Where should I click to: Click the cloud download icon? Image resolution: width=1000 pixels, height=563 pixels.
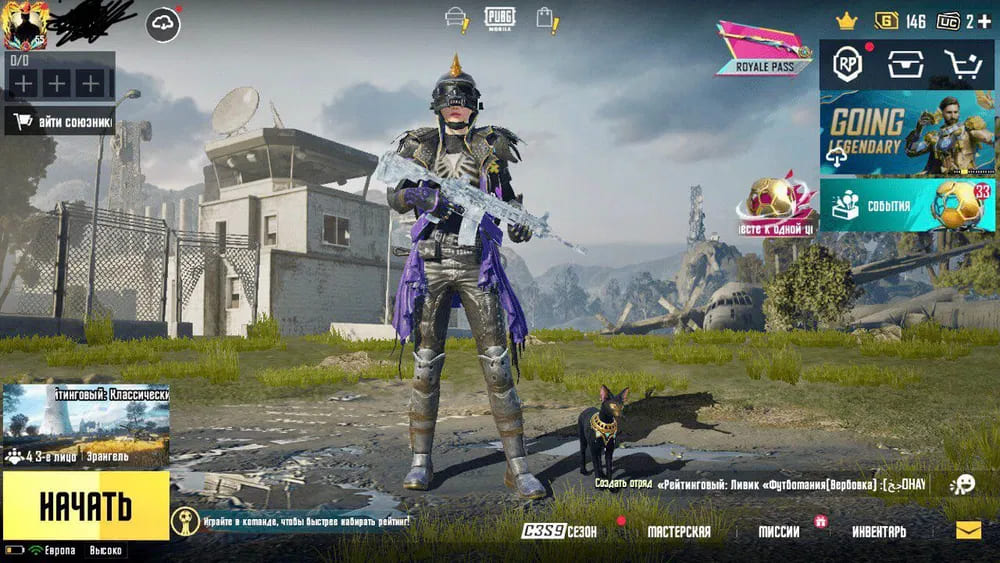point(163,24)
